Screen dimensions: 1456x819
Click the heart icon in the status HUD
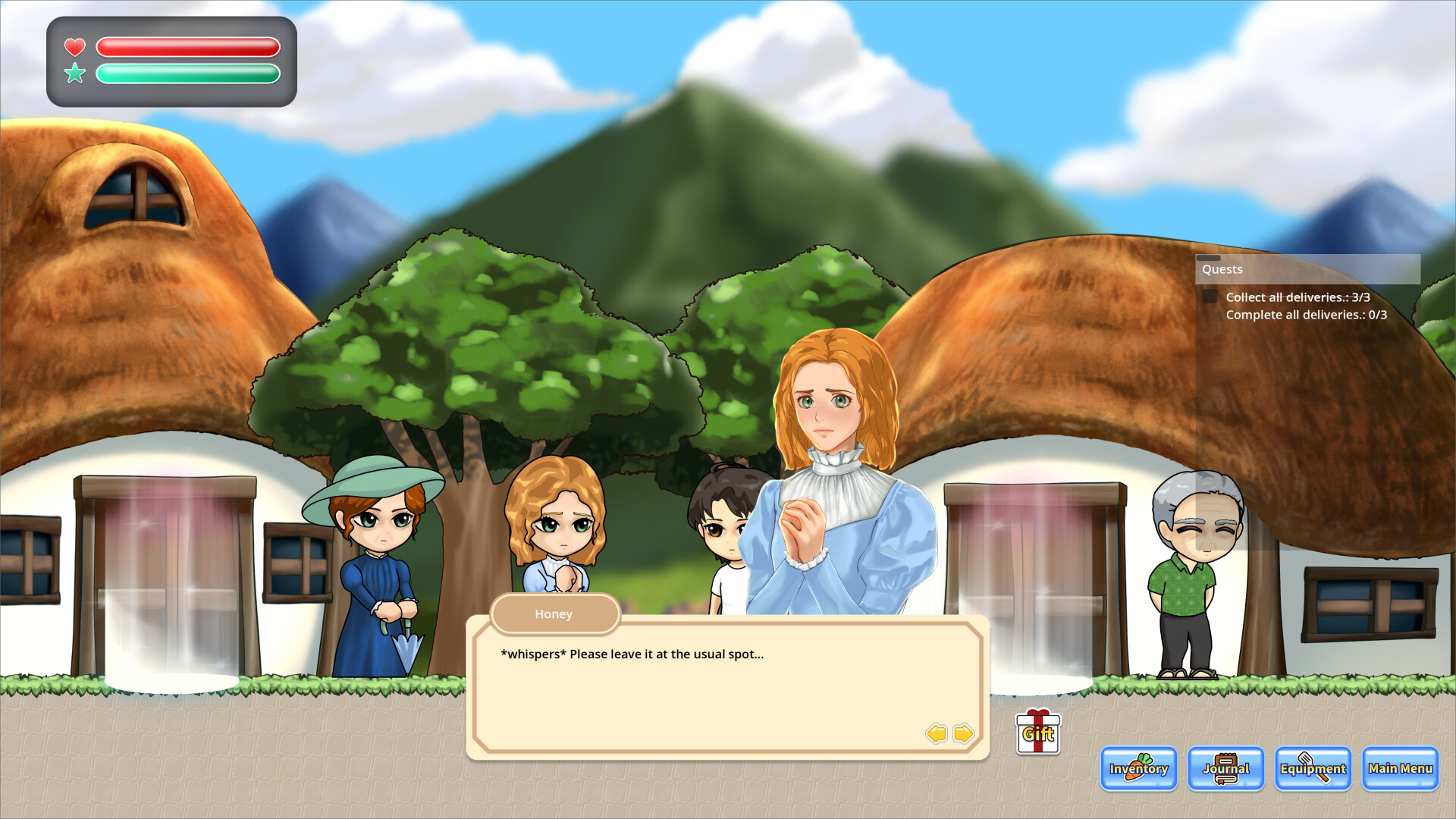click(74, 46)
